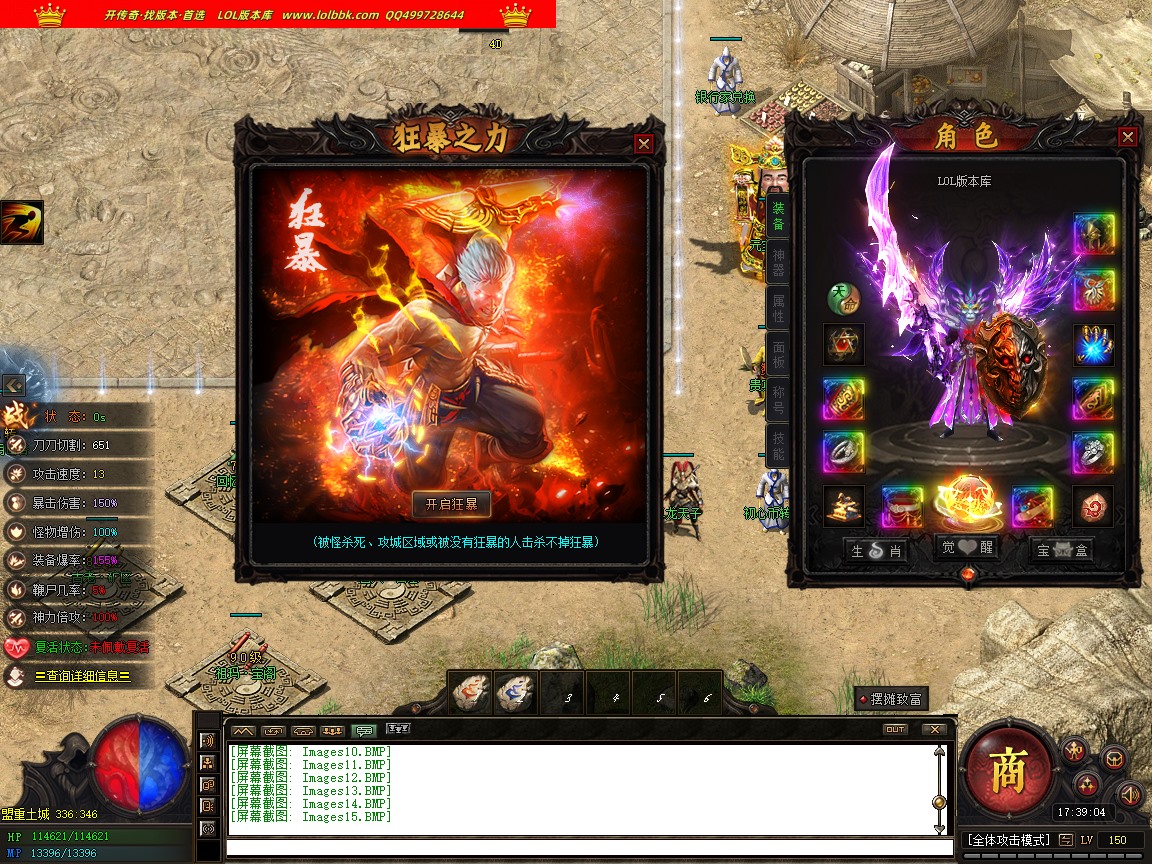
Task: Close the 角色 character panel
Action: pyautogui.click(x=1127, y=137)
